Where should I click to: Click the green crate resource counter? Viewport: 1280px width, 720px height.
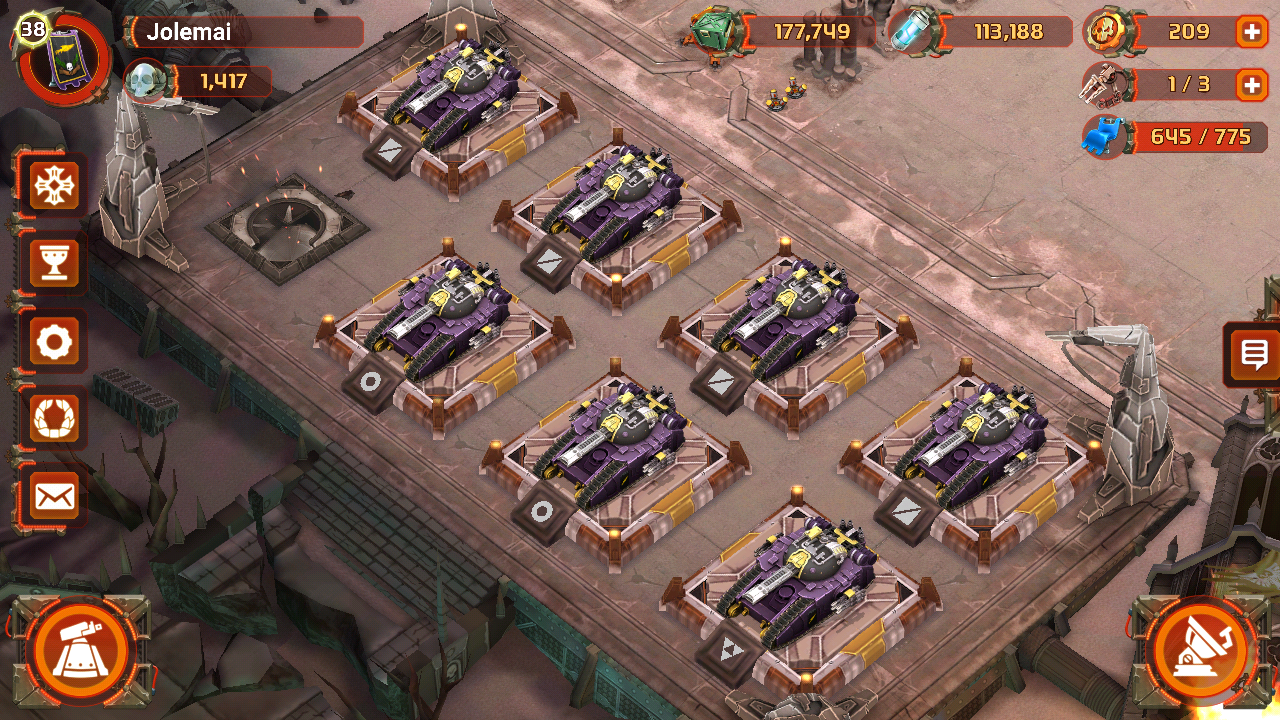[x=790, y=32]
